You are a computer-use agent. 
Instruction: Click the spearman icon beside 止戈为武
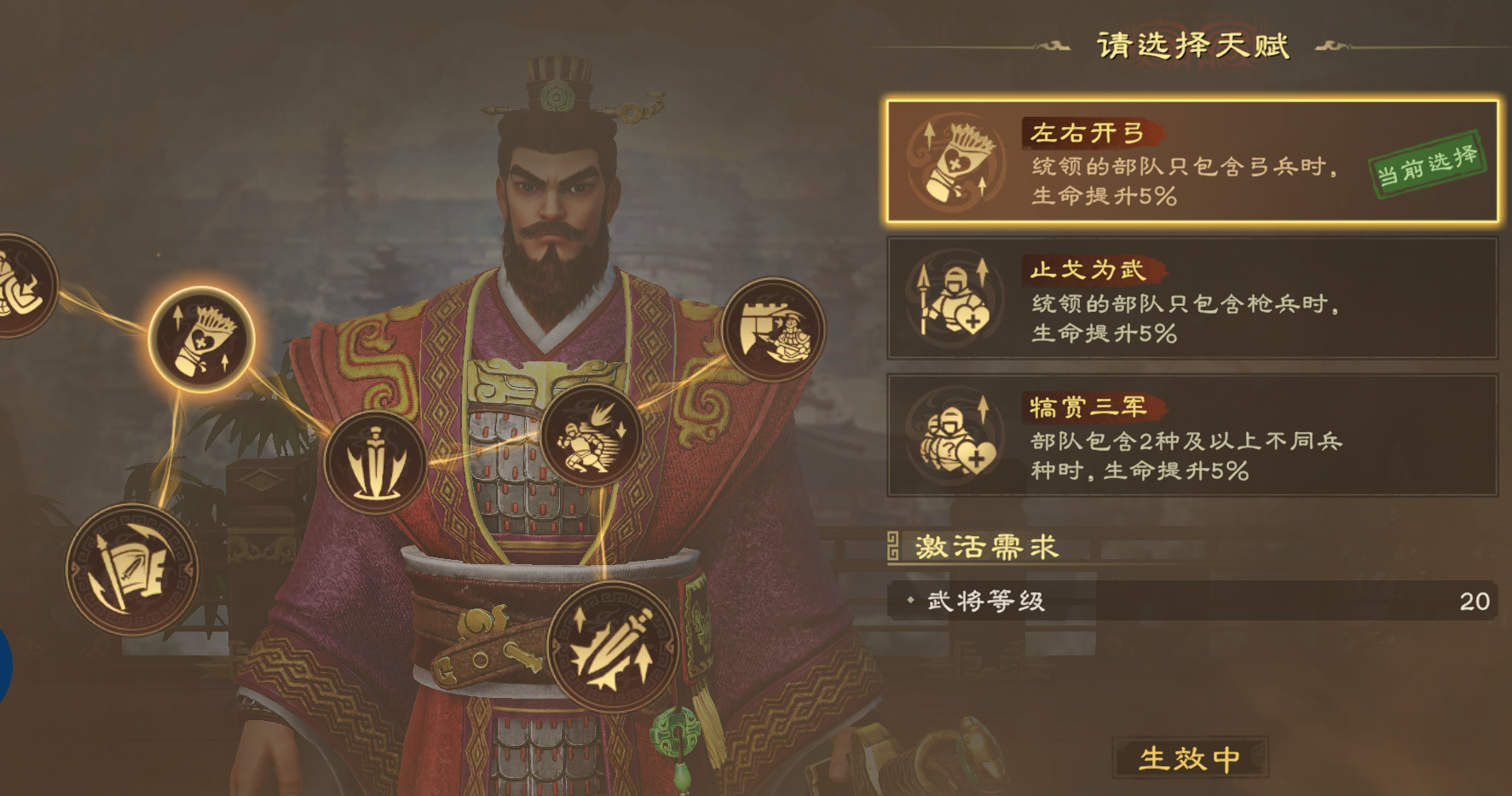(x=952, y=297)
